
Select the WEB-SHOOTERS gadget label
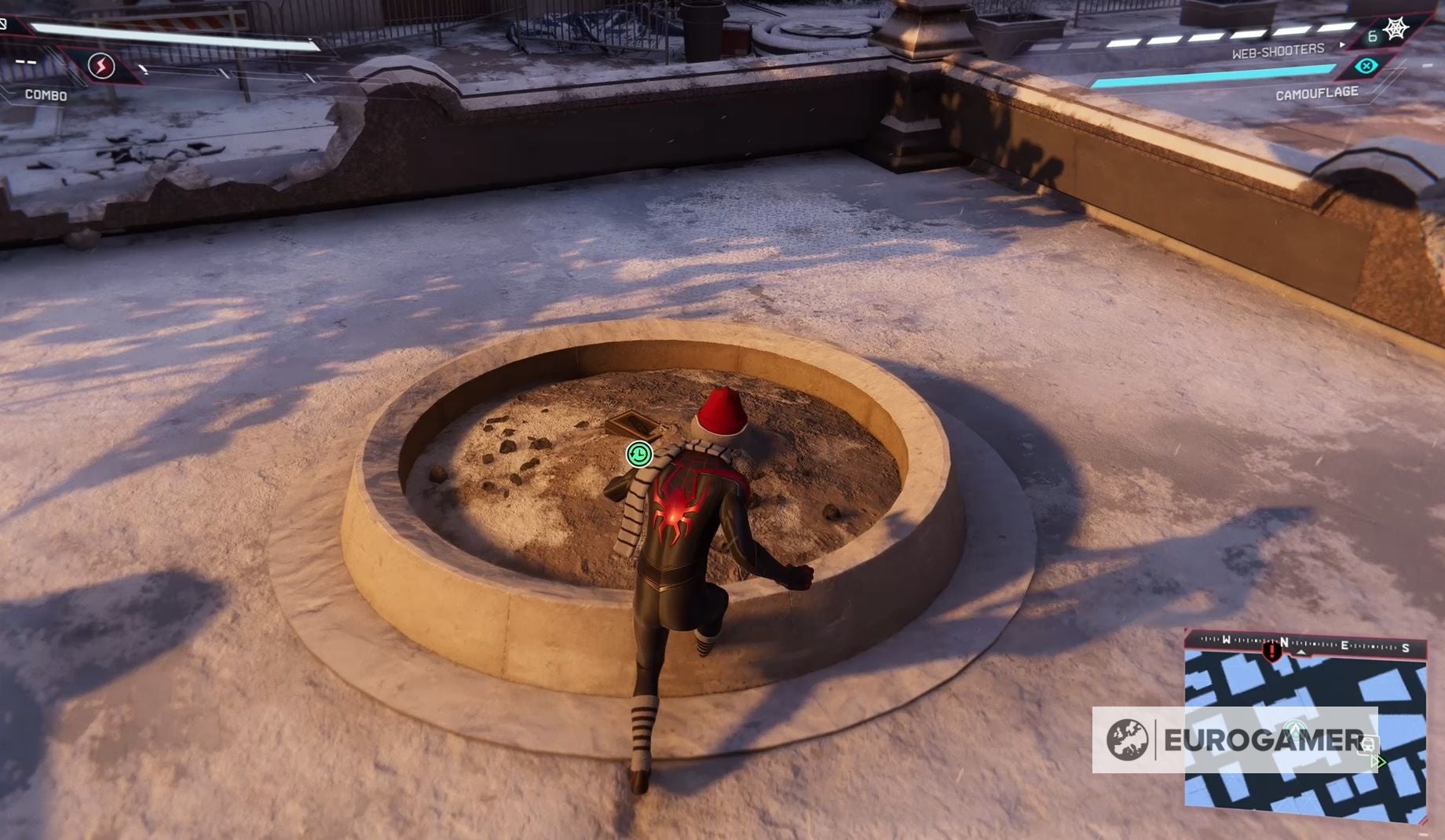point(1278,50)
